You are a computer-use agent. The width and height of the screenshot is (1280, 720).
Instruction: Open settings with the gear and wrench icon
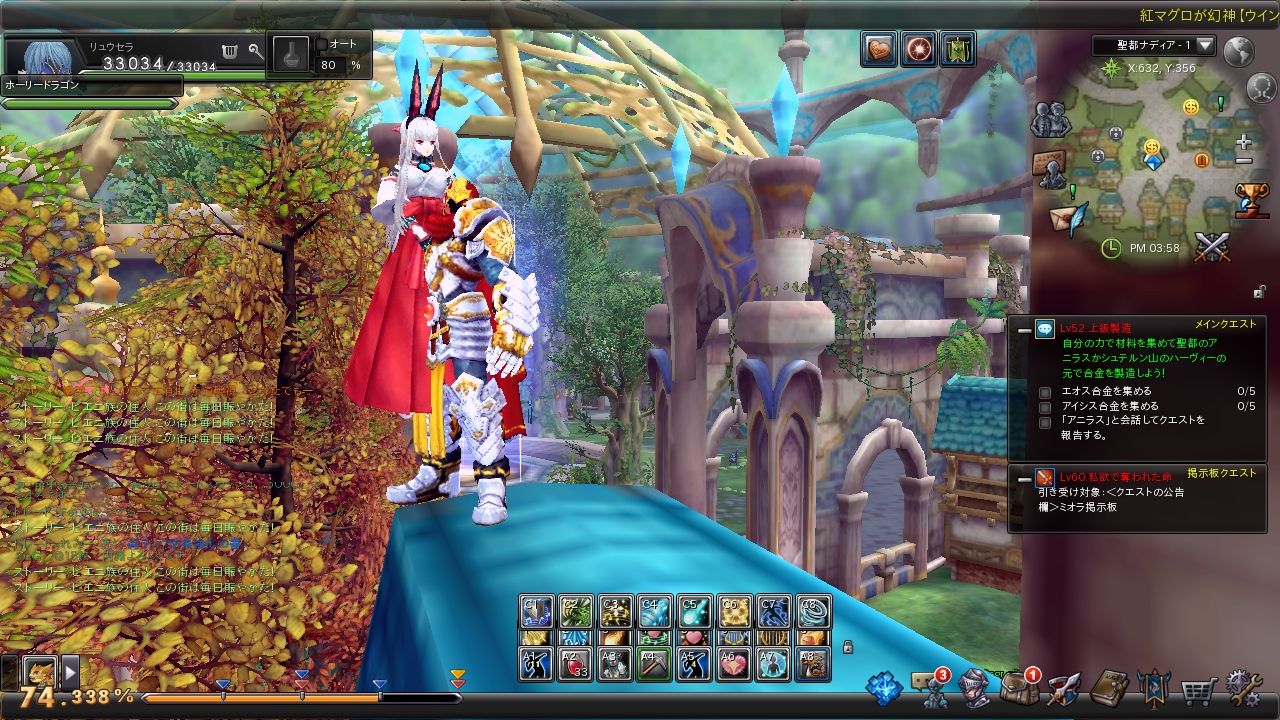(x=1244, y=688)
